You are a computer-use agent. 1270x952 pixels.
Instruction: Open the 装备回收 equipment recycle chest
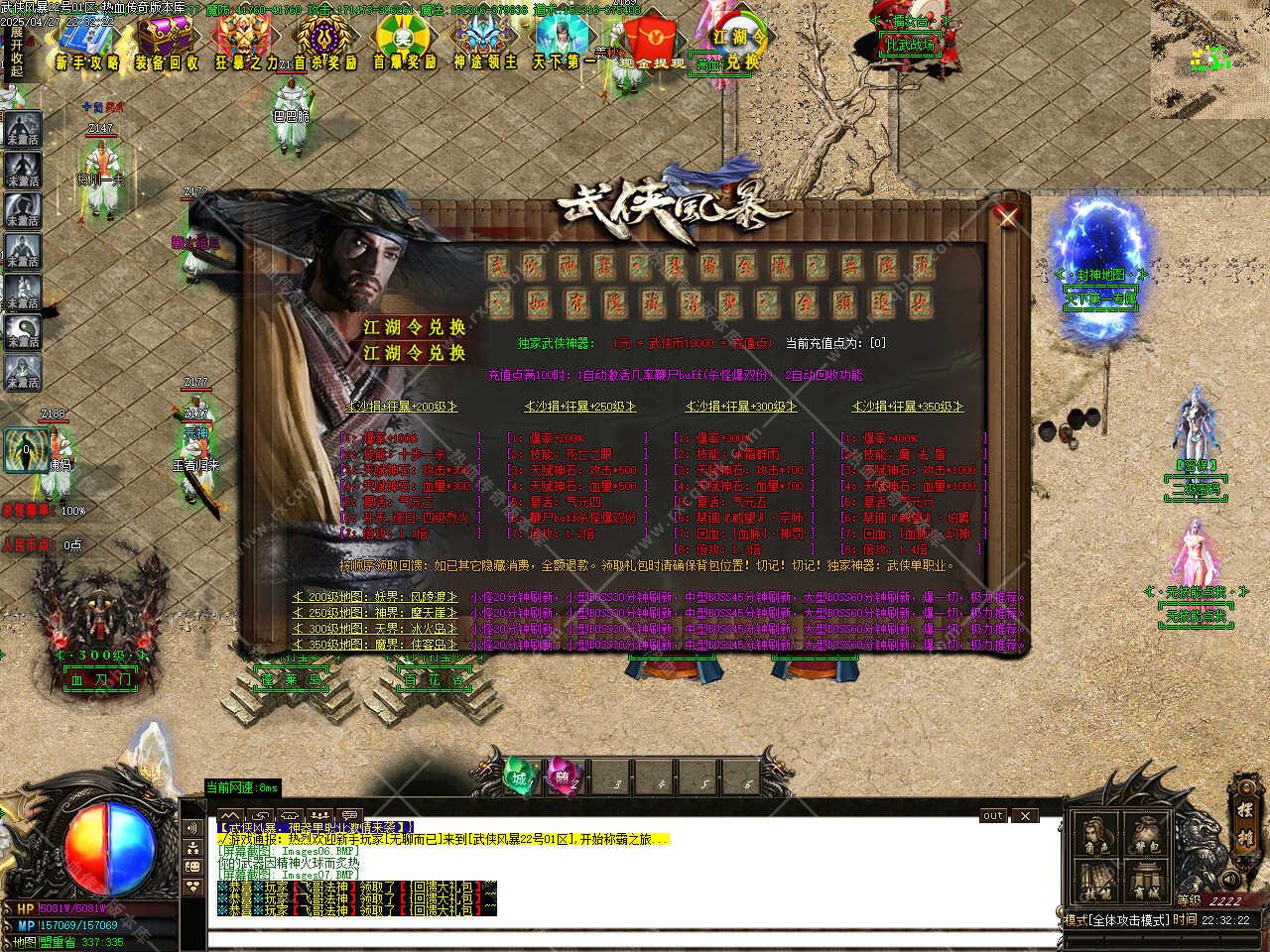[167, 43]
